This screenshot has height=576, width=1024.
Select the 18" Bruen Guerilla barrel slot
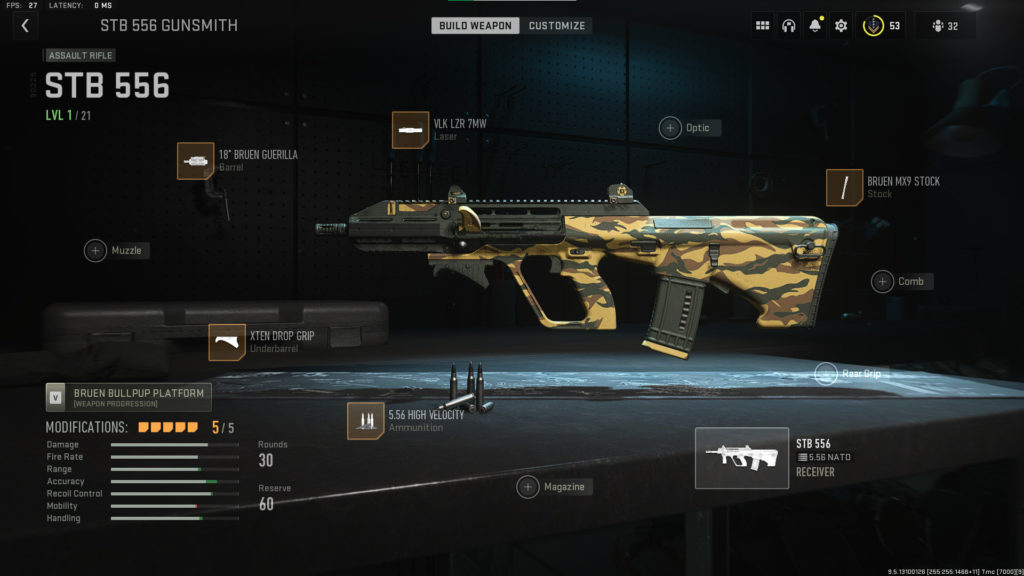[x=197, y=160]
